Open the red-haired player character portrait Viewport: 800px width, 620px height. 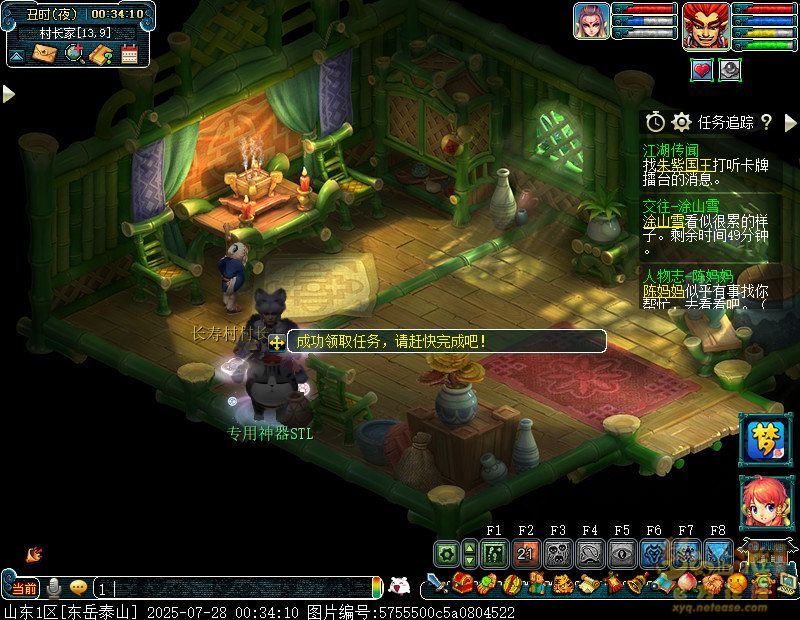coord(705,25)
